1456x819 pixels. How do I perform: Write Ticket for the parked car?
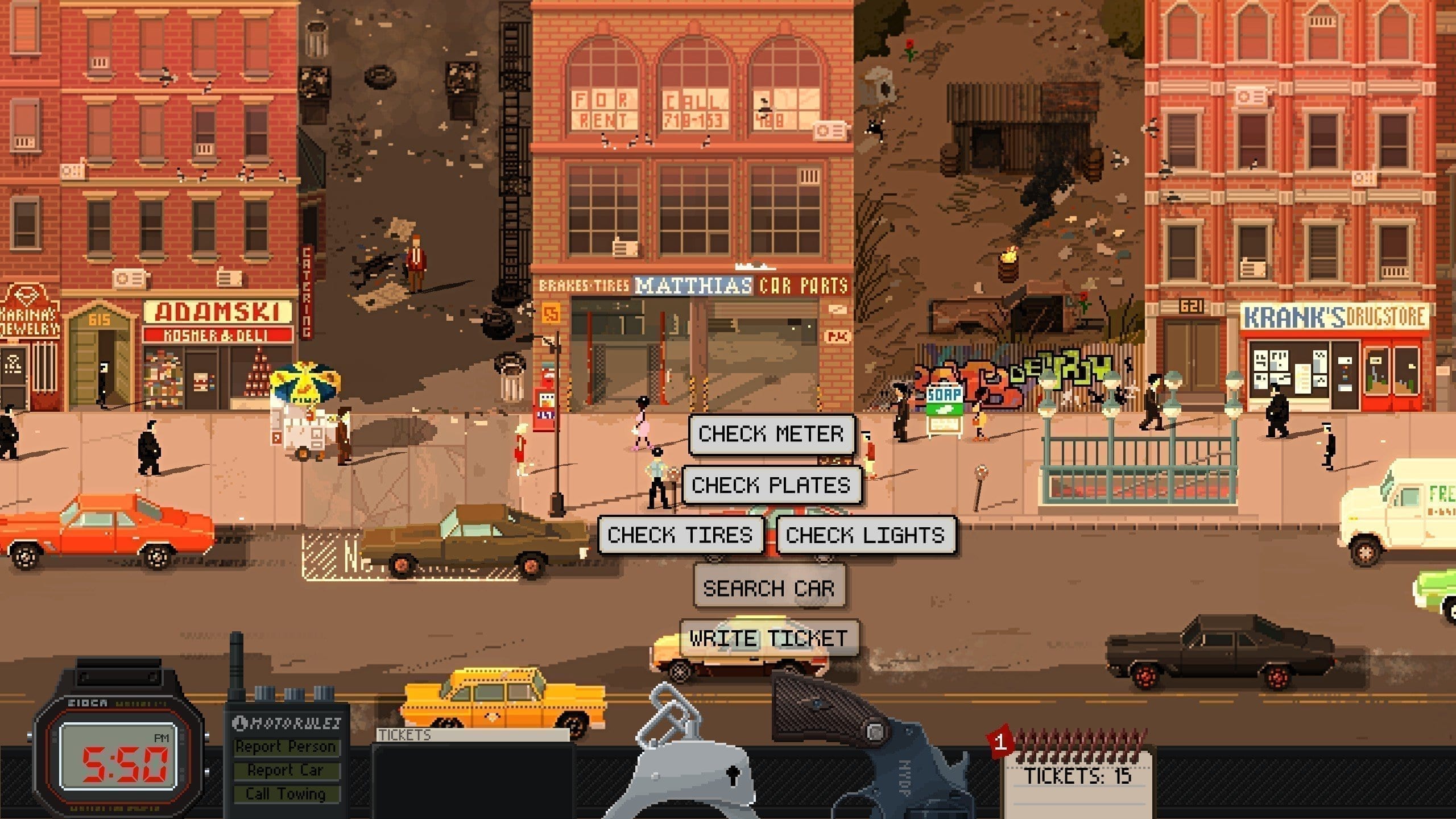click(769, 638)
